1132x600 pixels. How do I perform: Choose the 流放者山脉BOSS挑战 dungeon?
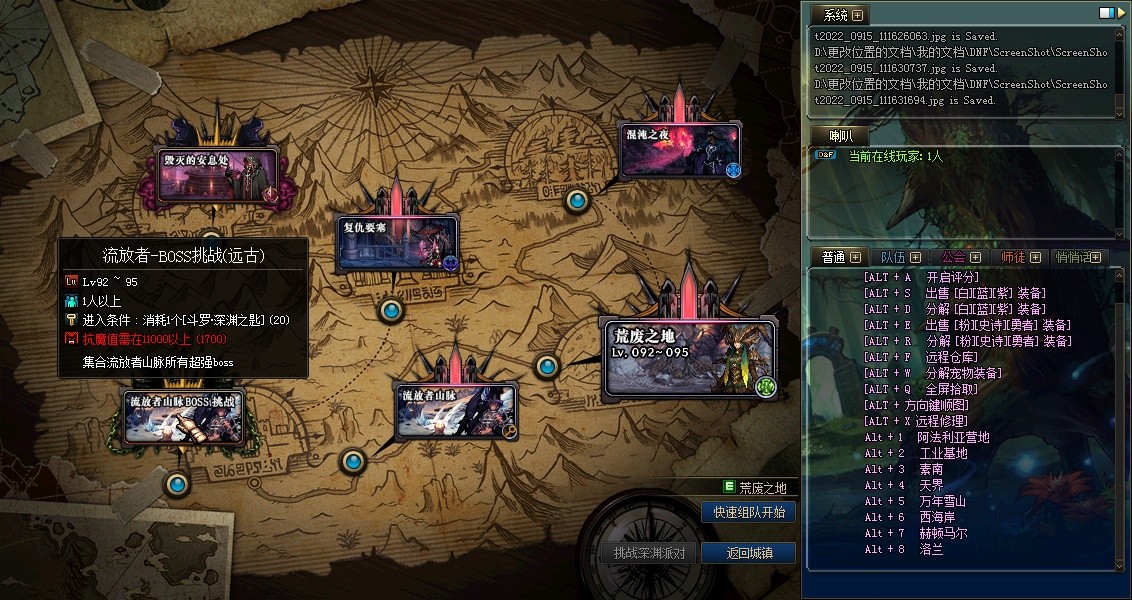point(183,416)
